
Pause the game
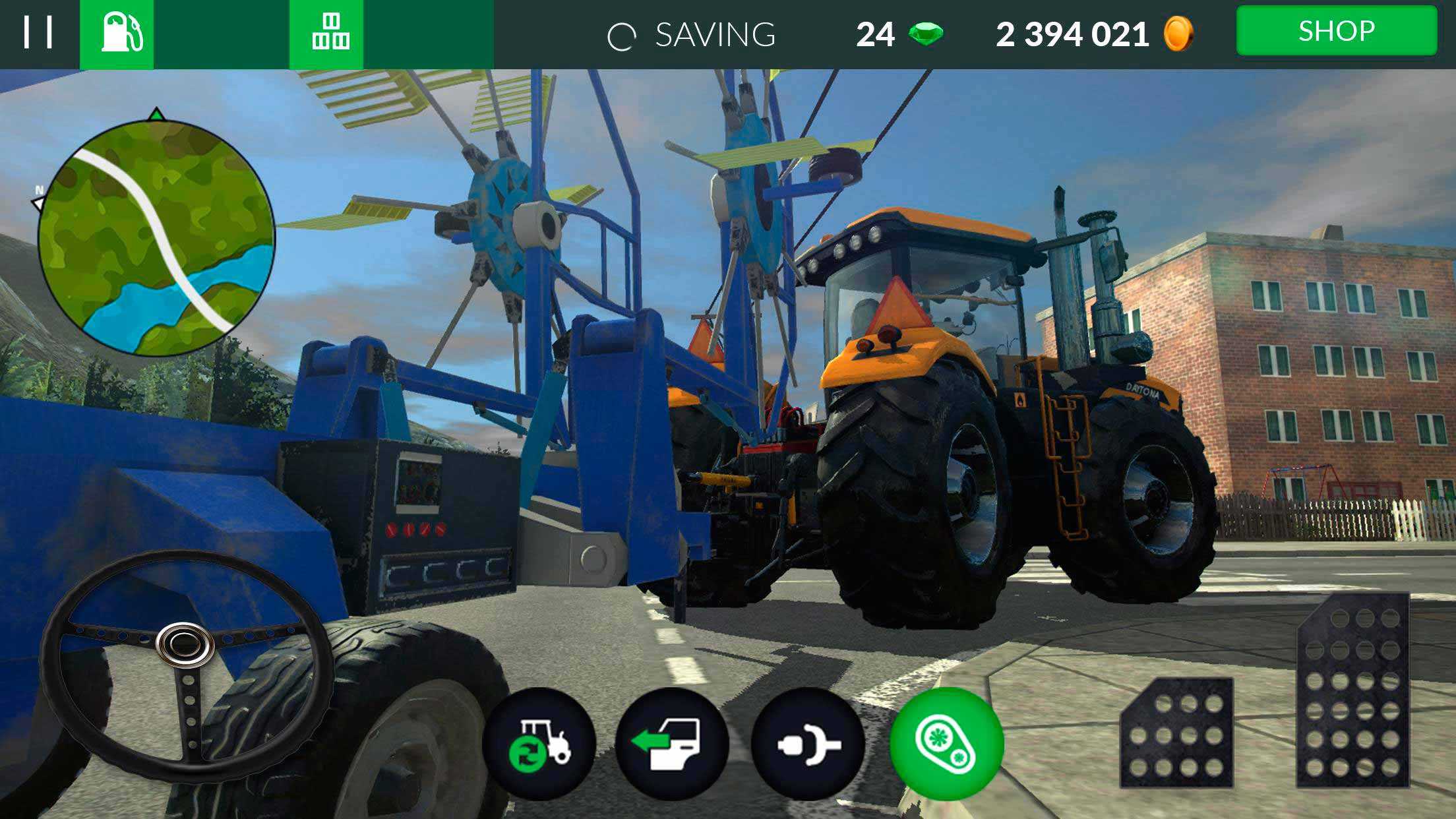(x=38, y=33)
